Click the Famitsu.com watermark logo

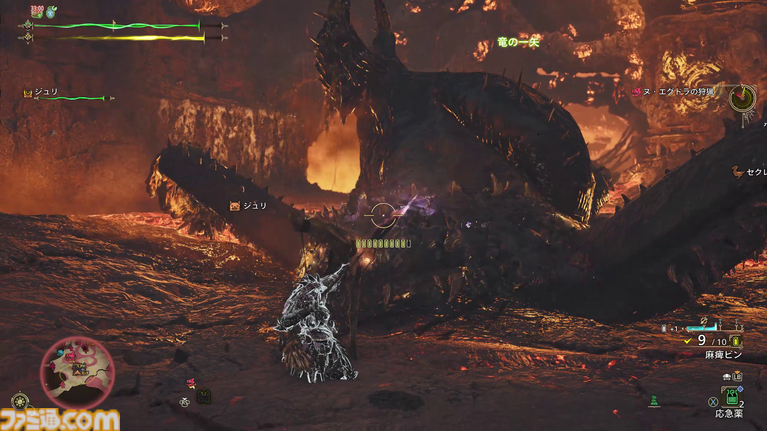pos(60,420)
